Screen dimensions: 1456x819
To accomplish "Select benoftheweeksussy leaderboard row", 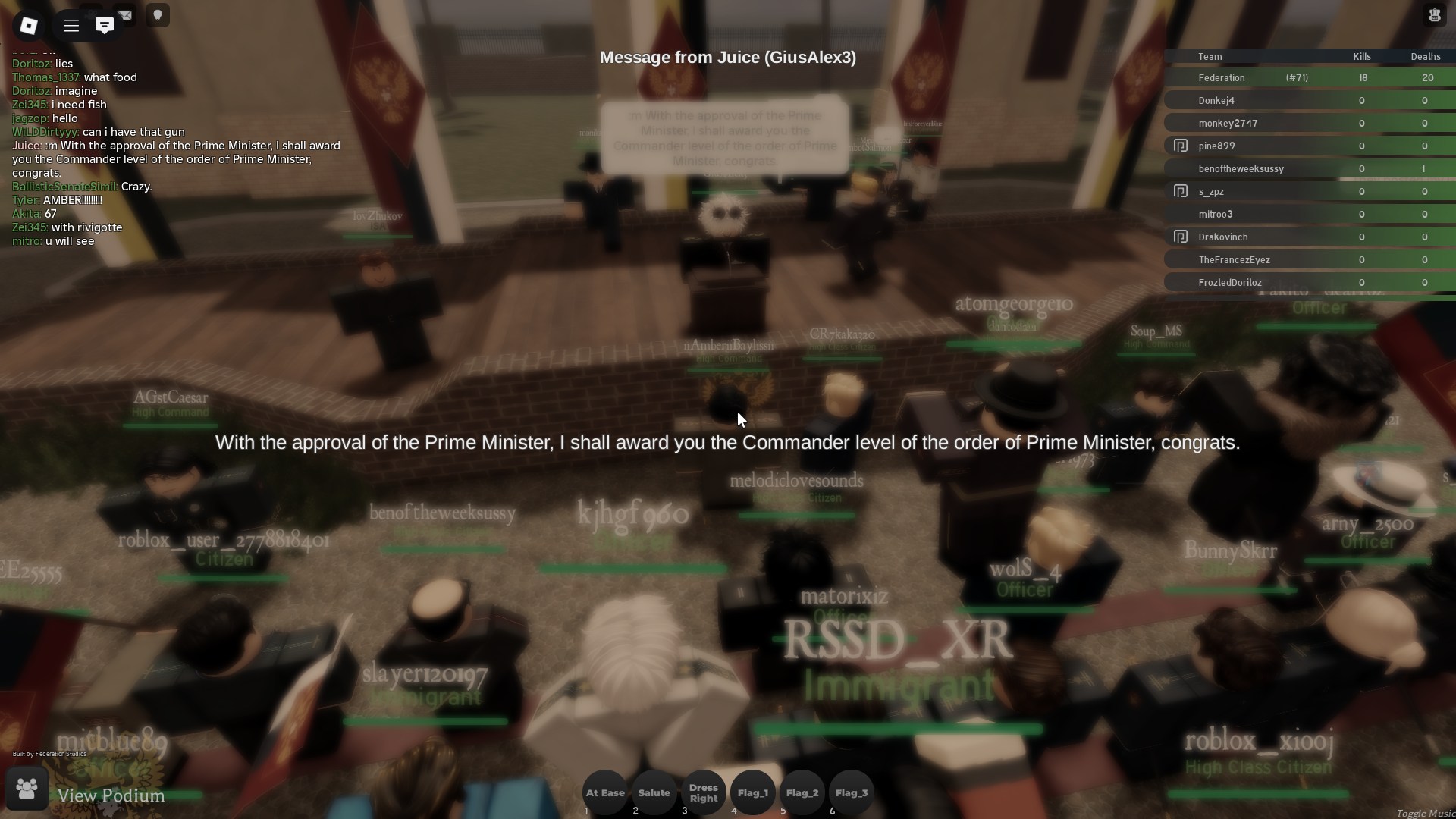I will (1241, 169).
